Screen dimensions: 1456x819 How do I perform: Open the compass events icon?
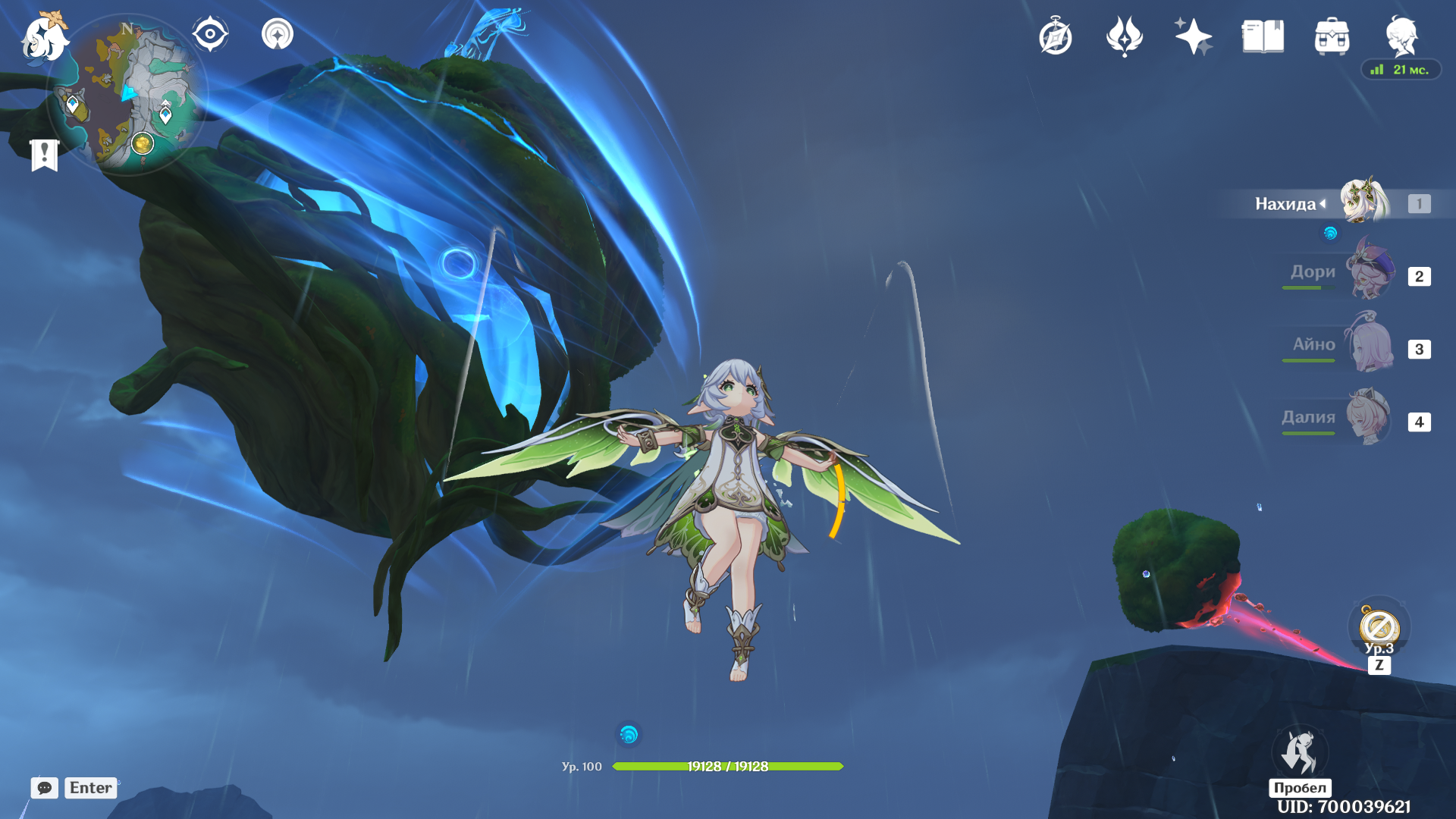point(1056,36)
